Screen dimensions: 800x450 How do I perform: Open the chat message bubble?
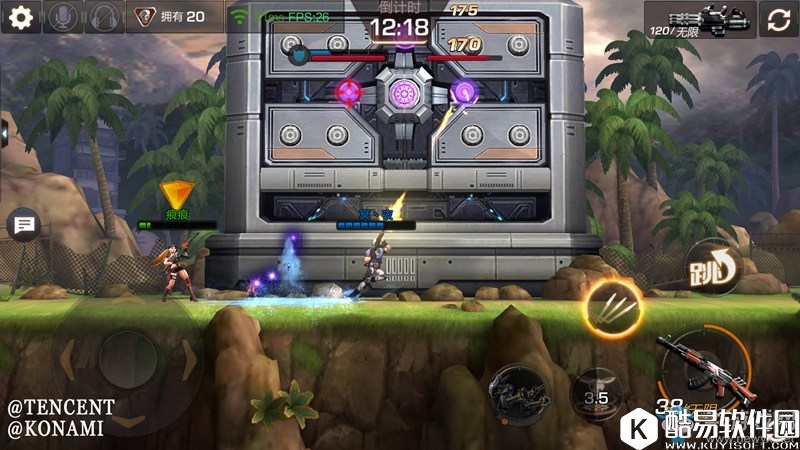click(x=22, y=226)
